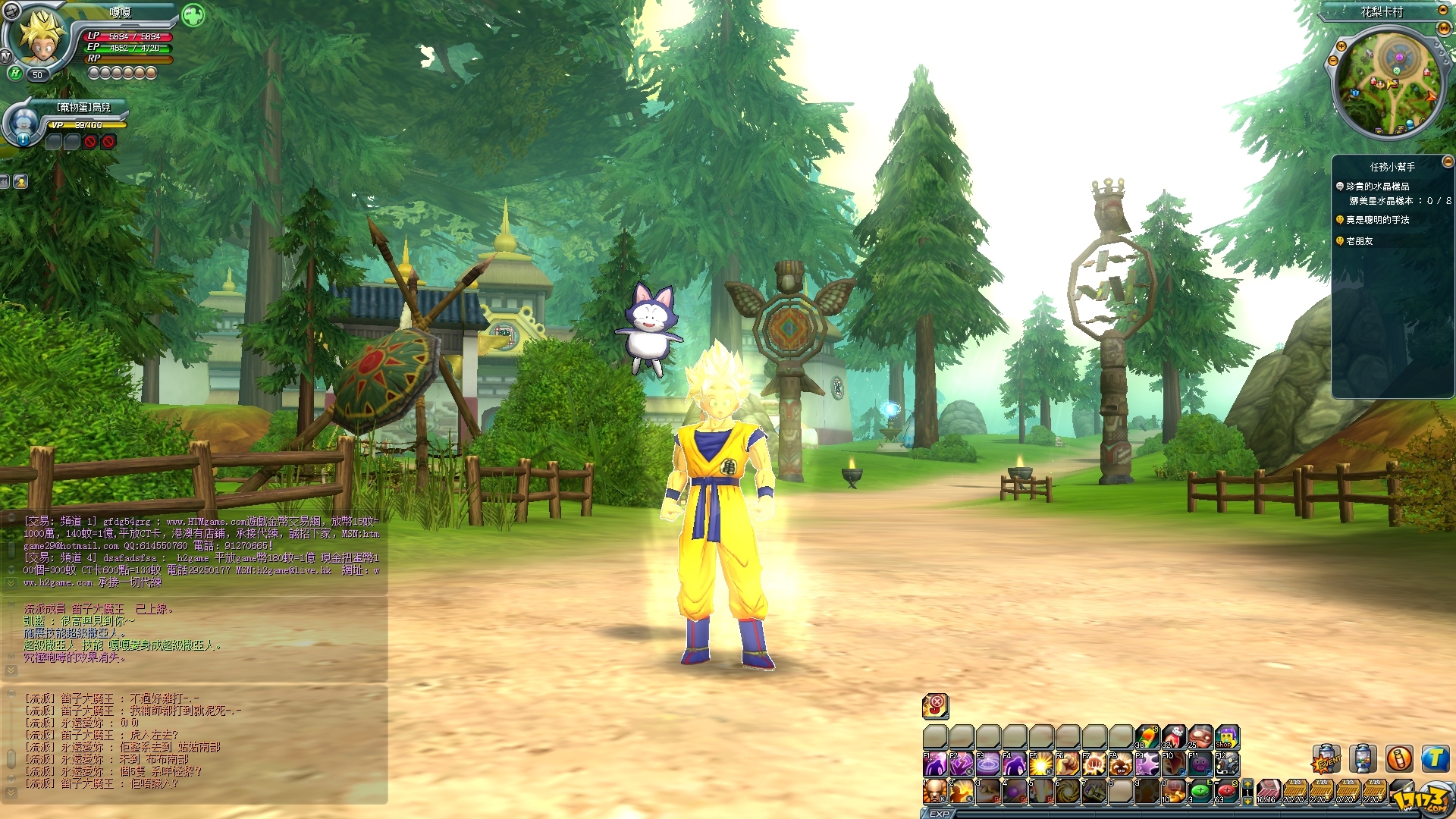This screenshot has width=1456, height=819.
Task: Use the red capsule item in hotbar
Action: 1227,792
